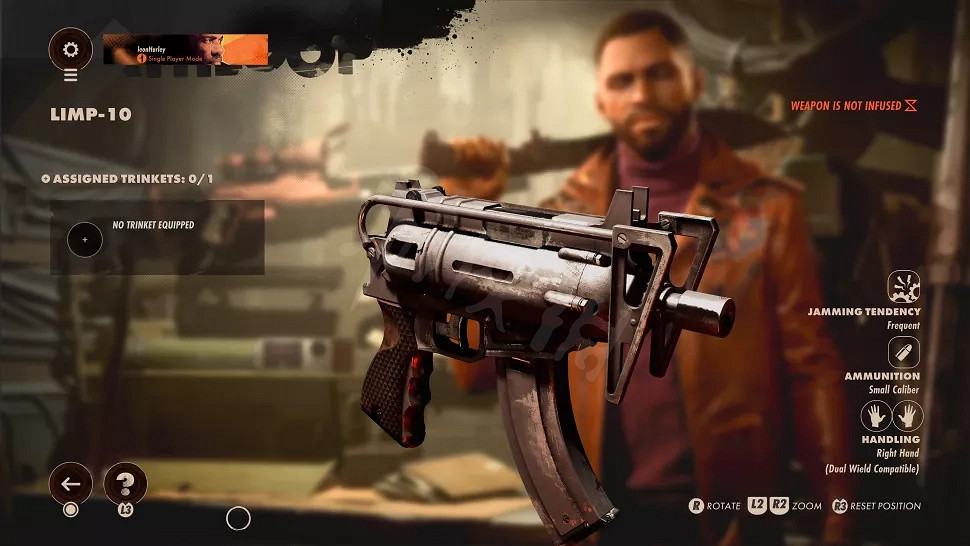View the Handling hands icon

(892, 416)
